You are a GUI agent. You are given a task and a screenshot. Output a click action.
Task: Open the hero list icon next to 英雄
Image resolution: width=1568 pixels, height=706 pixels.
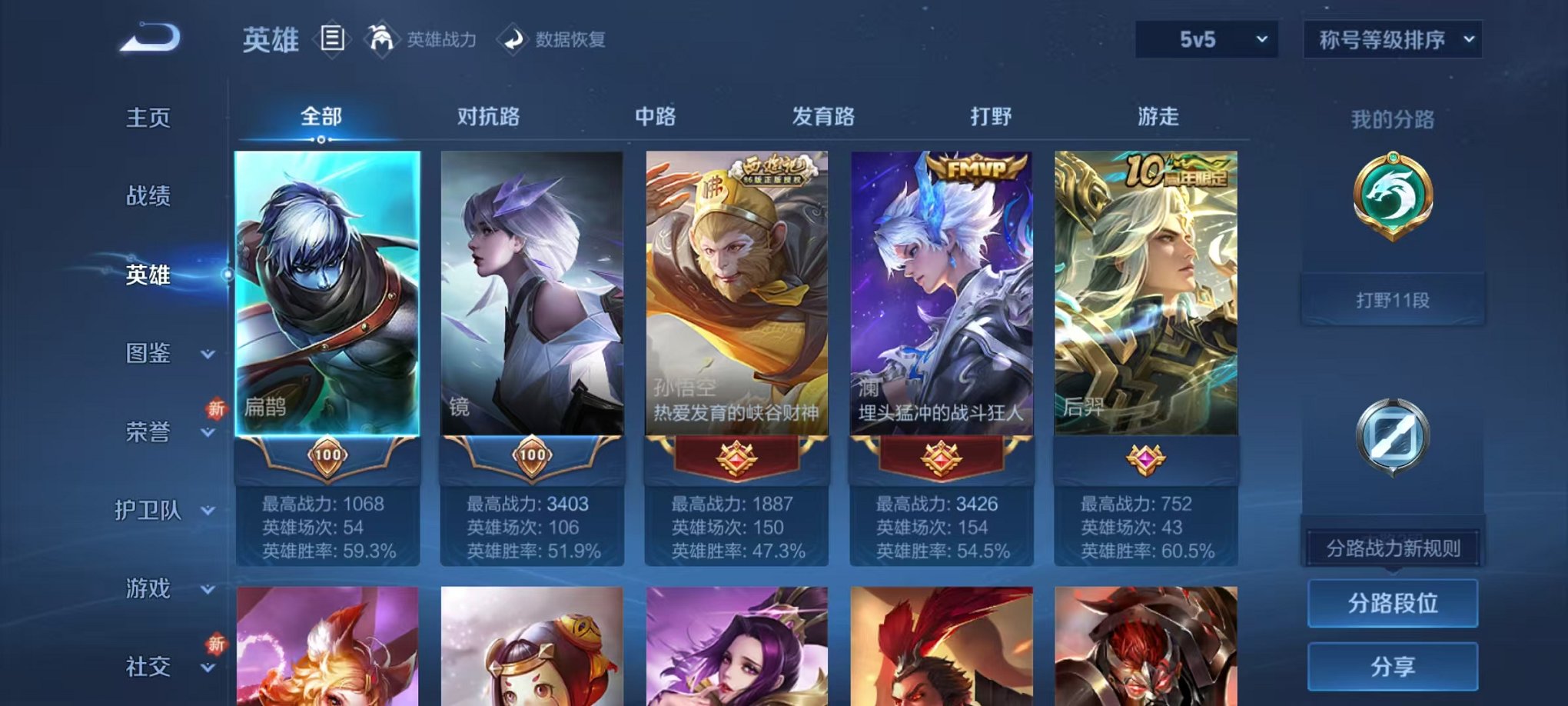(331, 39)
